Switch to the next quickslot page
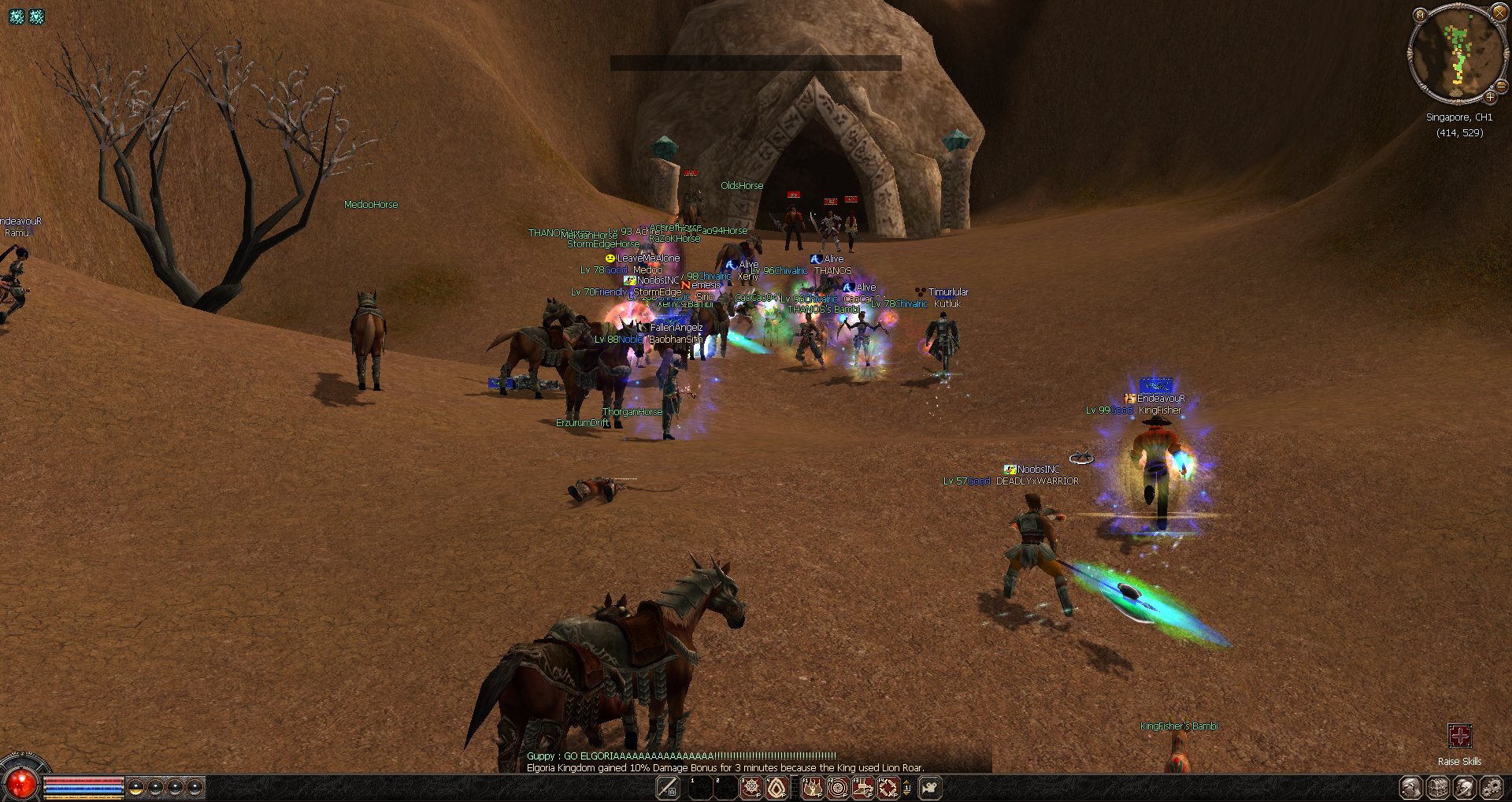1512x802 pixels. point(906,787)
